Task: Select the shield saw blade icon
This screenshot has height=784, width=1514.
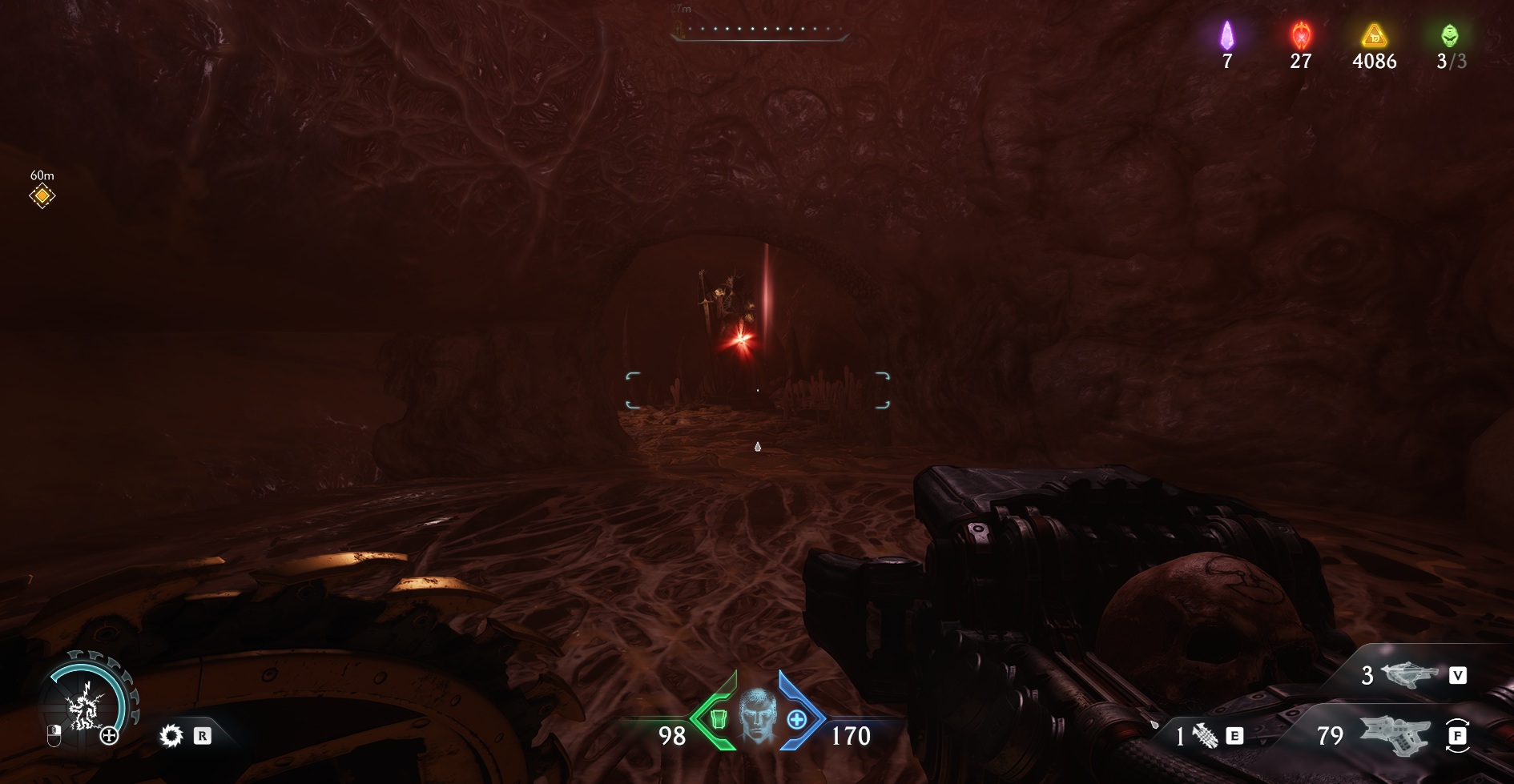Action: tap(171, 735)
